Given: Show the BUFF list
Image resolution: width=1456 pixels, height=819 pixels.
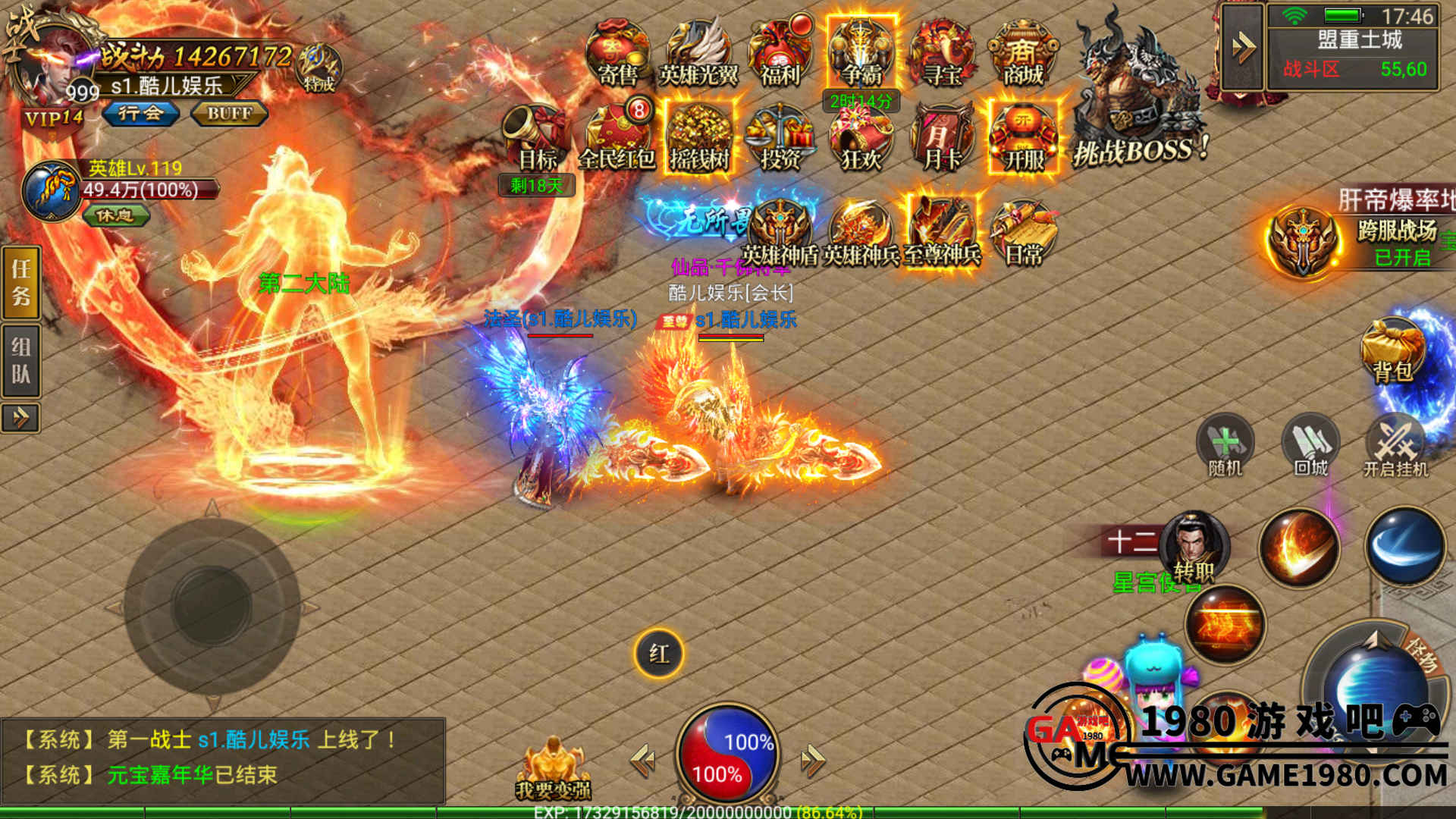Looking at the screenshot, I should click(x=229, y=114).
